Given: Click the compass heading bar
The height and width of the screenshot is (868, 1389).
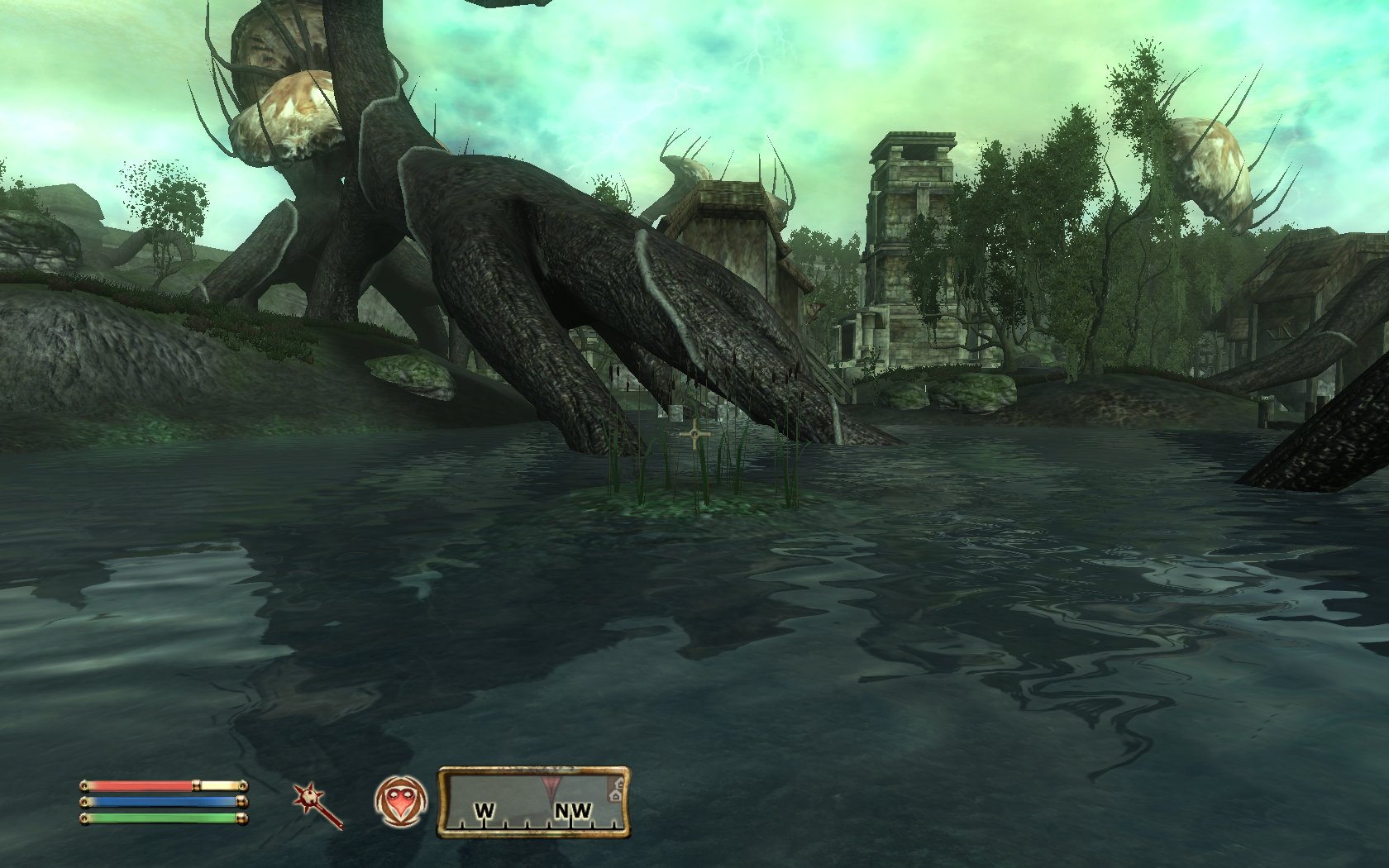Looking at the screenshot, I should [533, 801].
